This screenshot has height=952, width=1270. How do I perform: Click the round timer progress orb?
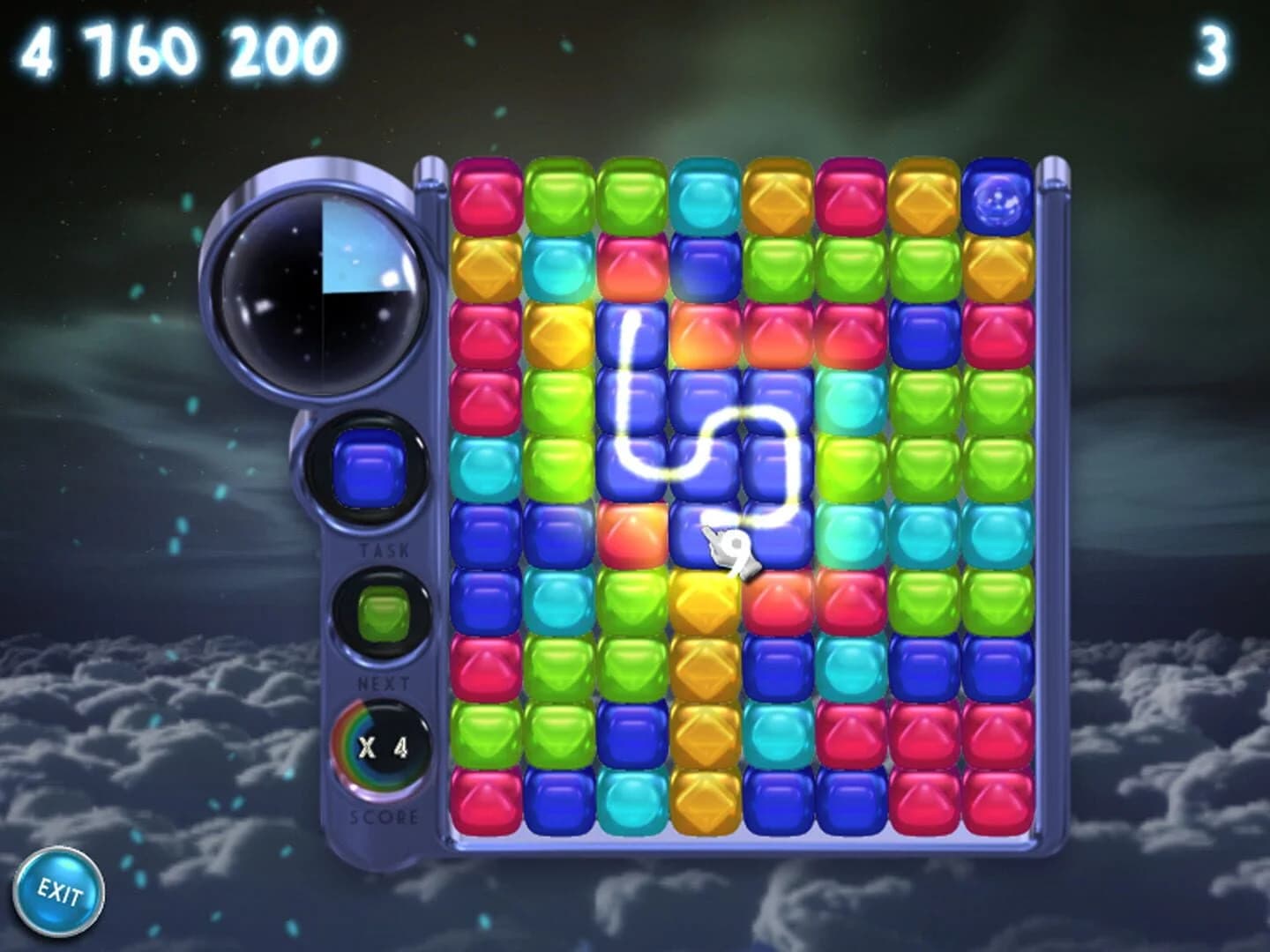coord(322,291)
